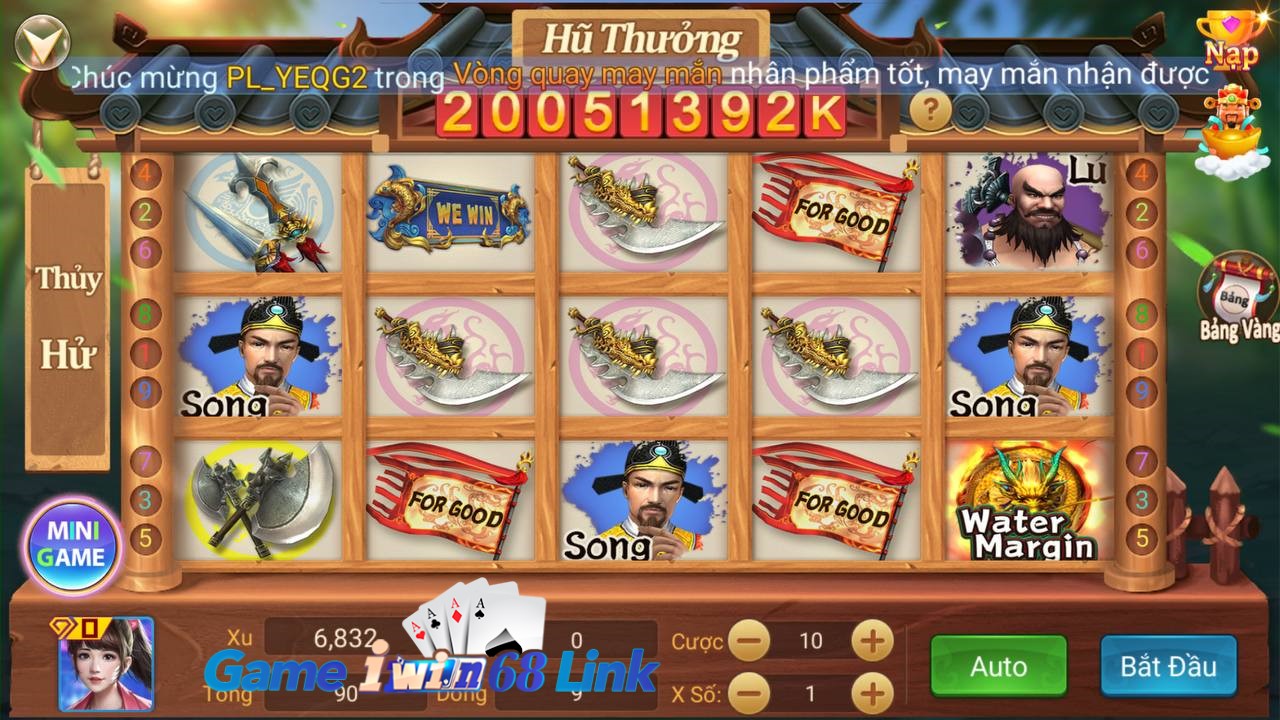Raise the X Số multiplier
1280x720 pixels.
point(872,692)
